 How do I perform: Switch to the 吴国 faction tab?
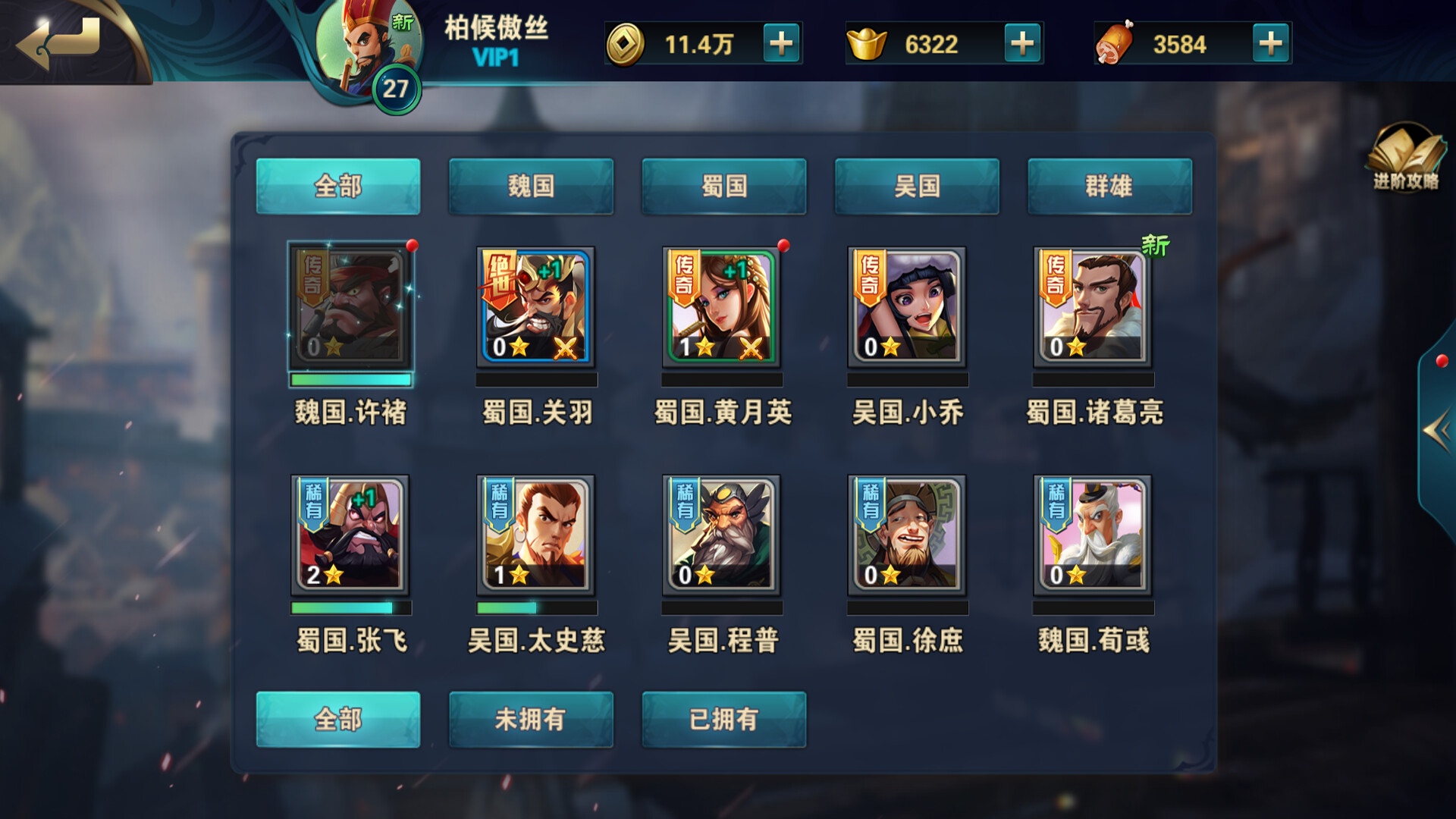tap(917, 187)
